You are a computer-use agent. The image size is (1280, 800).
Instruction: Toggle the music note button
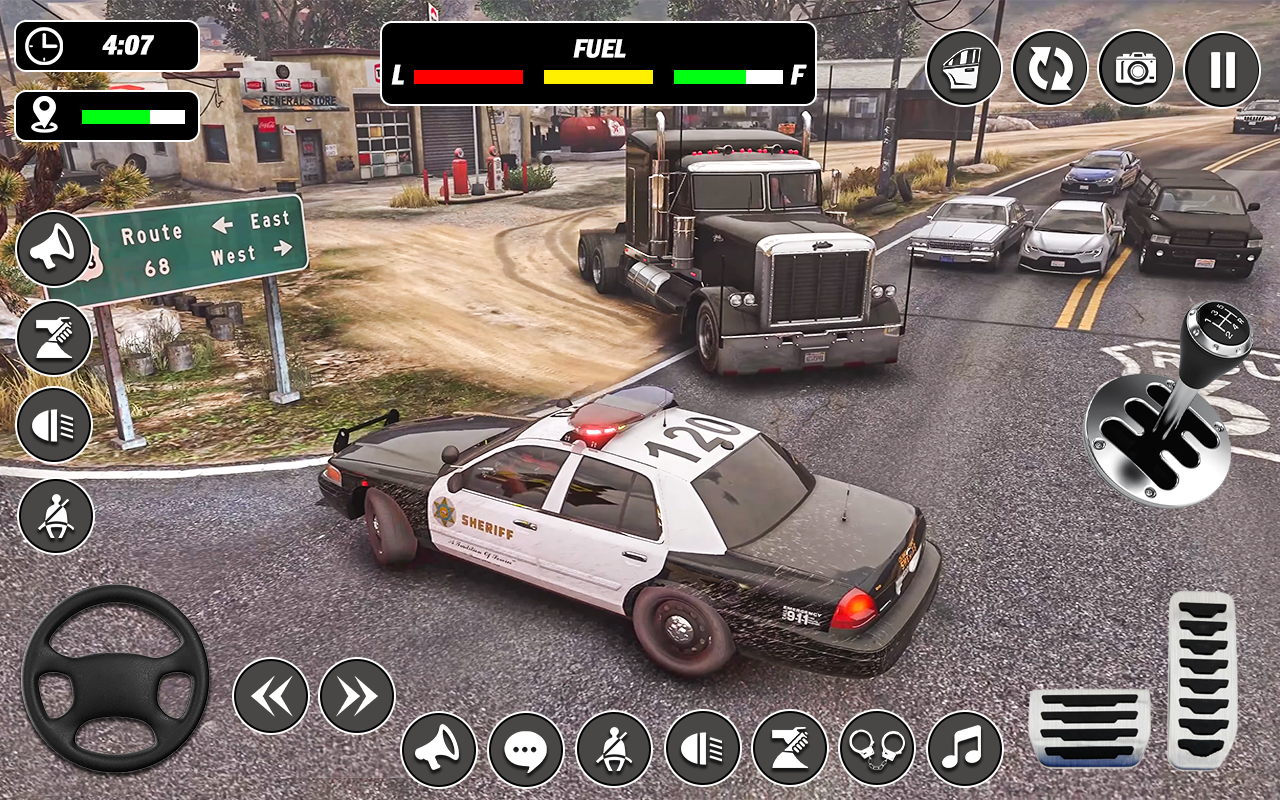965,749
